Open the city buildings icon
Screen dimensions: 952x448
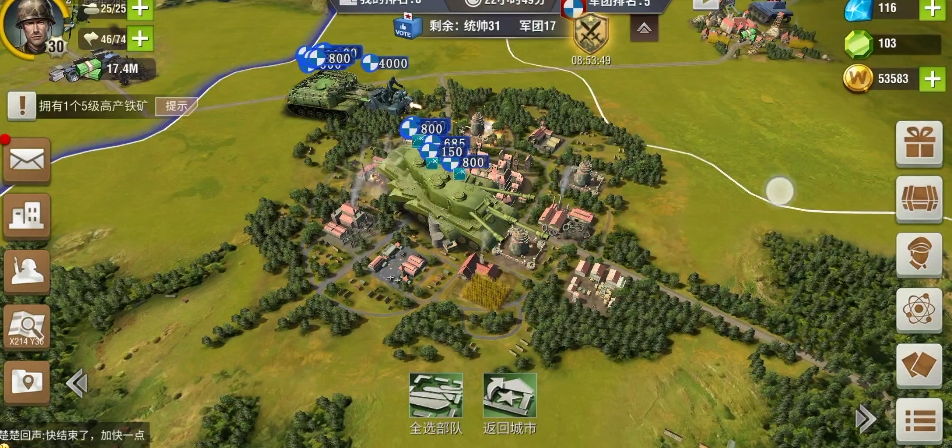coord(26,214)
